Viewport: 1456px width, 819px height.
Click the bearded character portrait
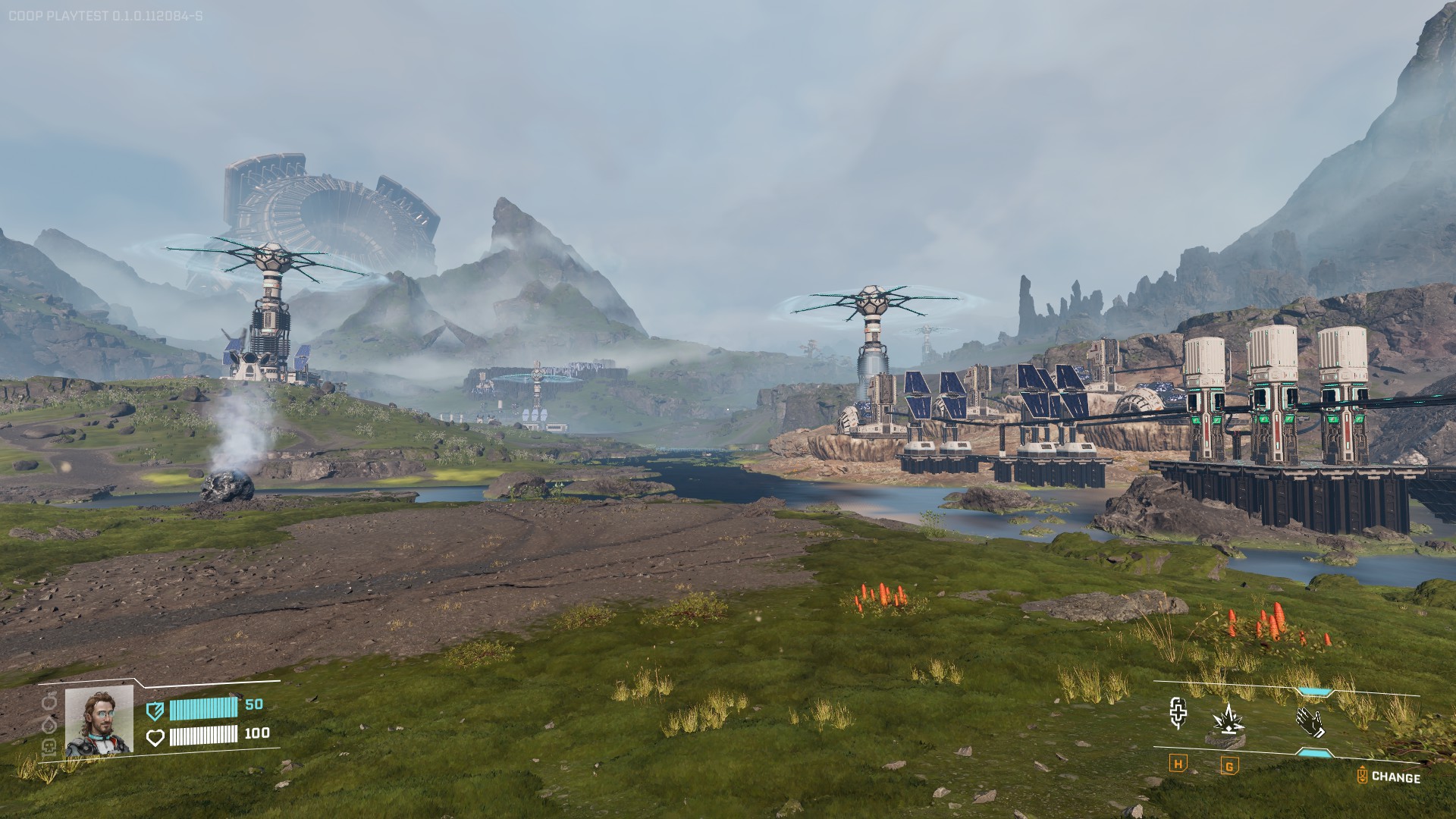[x=99, y=720]
